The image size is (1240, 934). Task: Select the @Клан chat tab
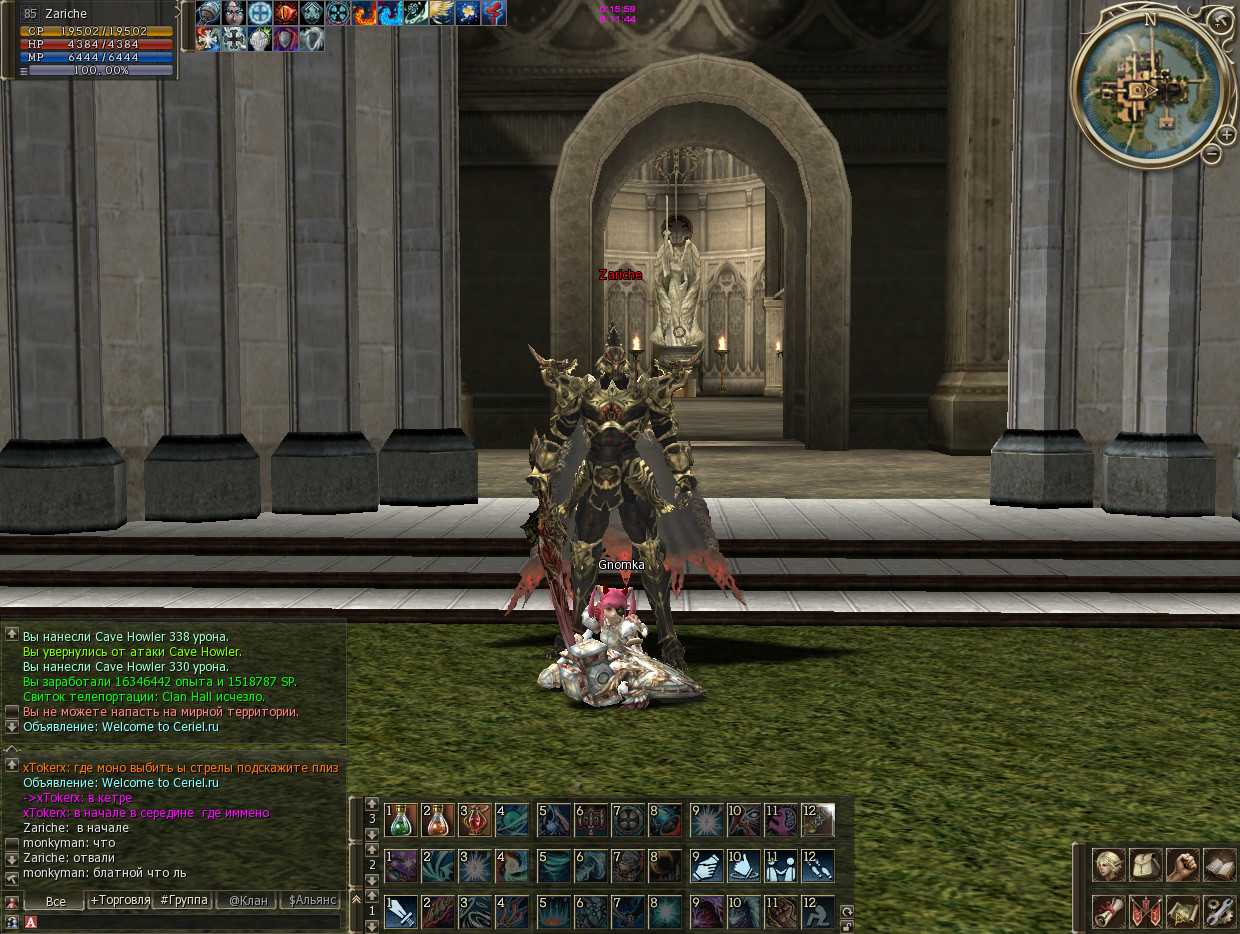(x=248, y=900)
